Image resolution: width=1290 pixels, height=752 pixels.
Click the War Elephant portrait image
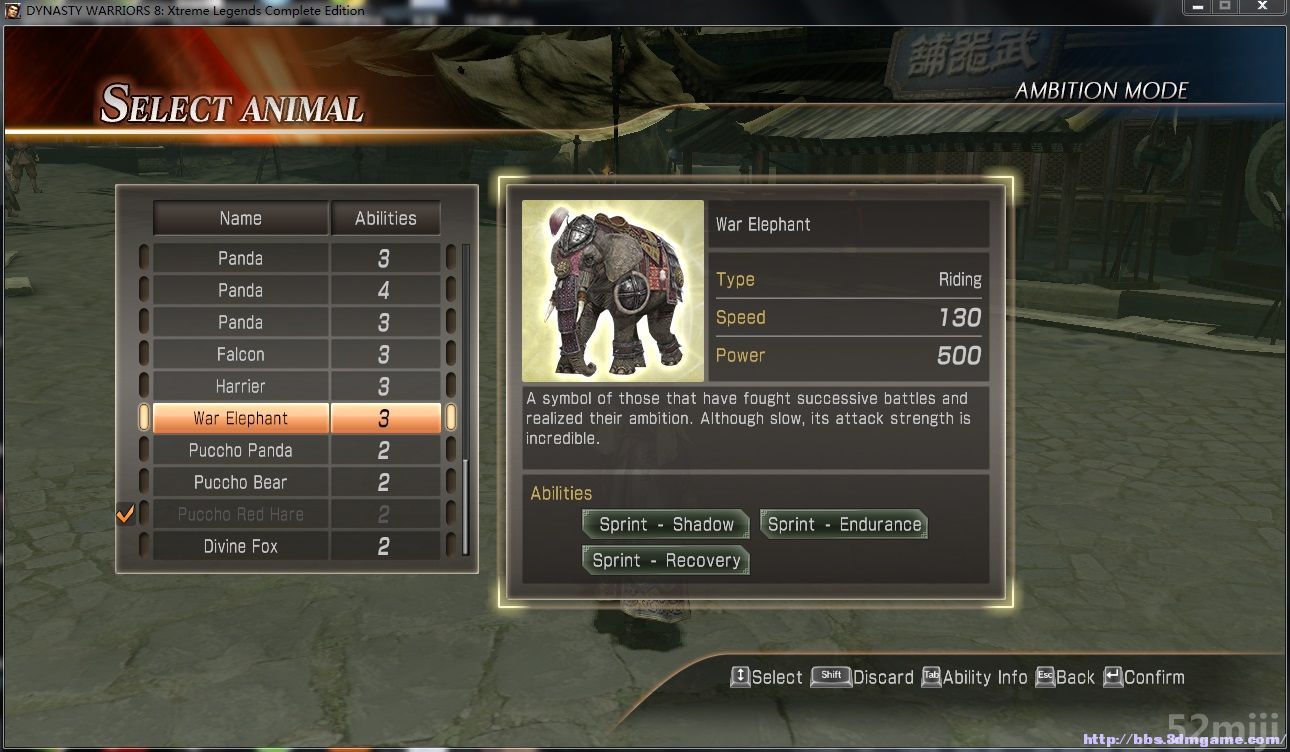613,291
